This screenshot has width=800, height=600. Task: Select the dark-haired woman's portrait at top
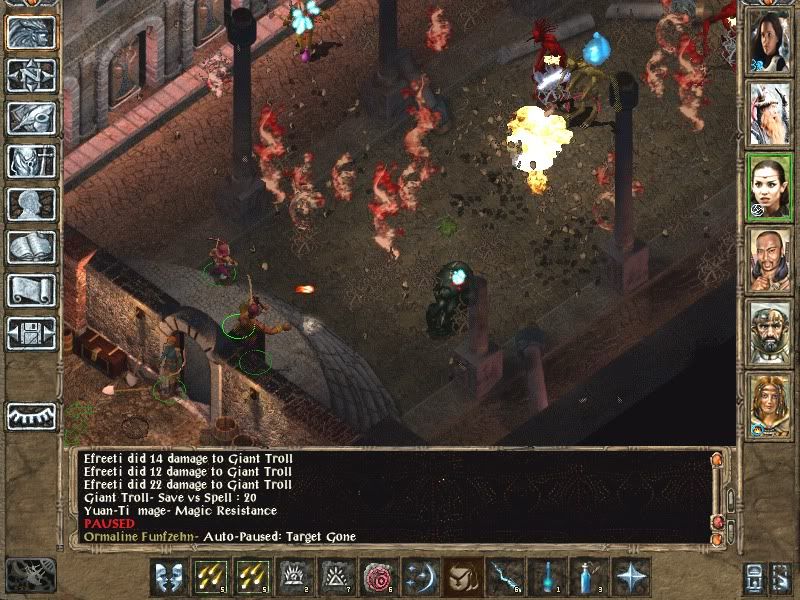[x=770, y=40]
